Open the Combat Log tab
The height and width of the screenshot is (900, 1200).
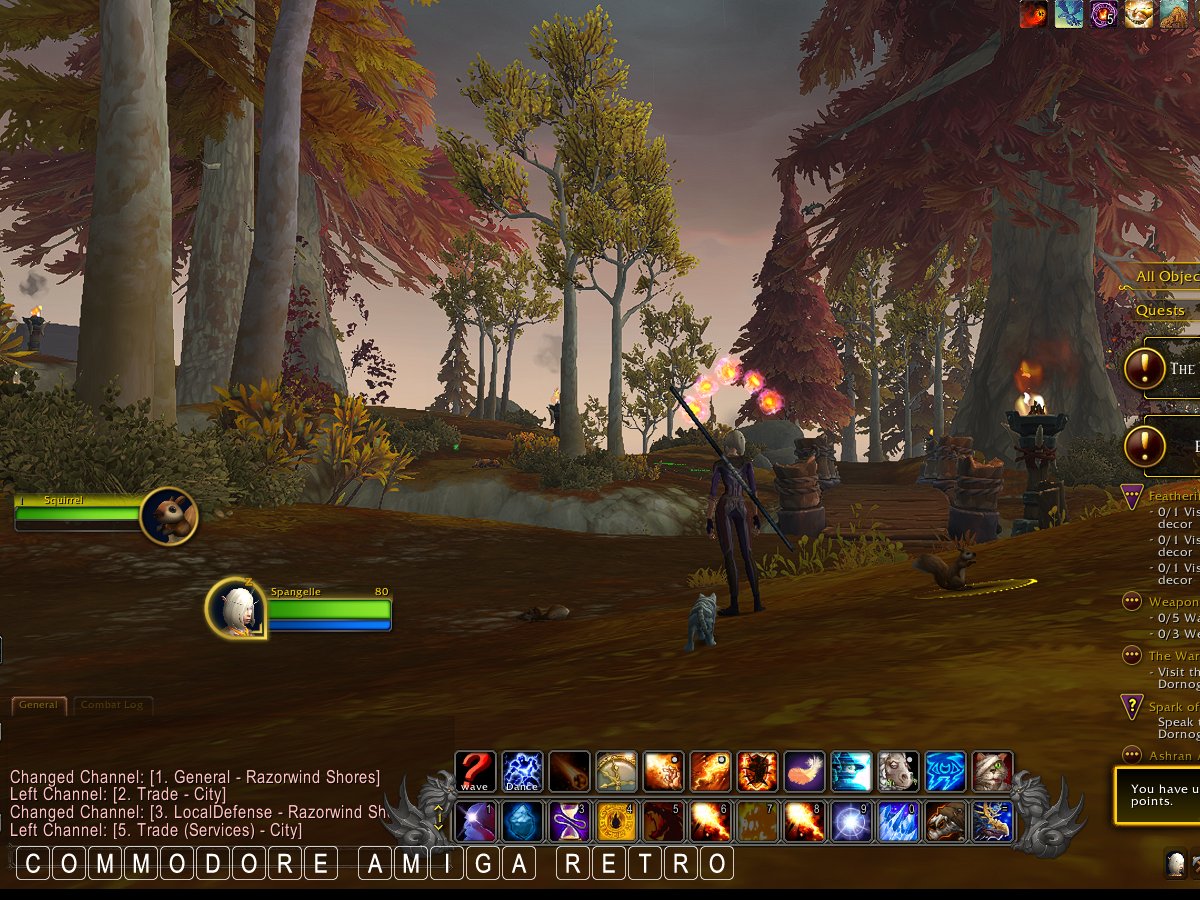click(112, 705)
